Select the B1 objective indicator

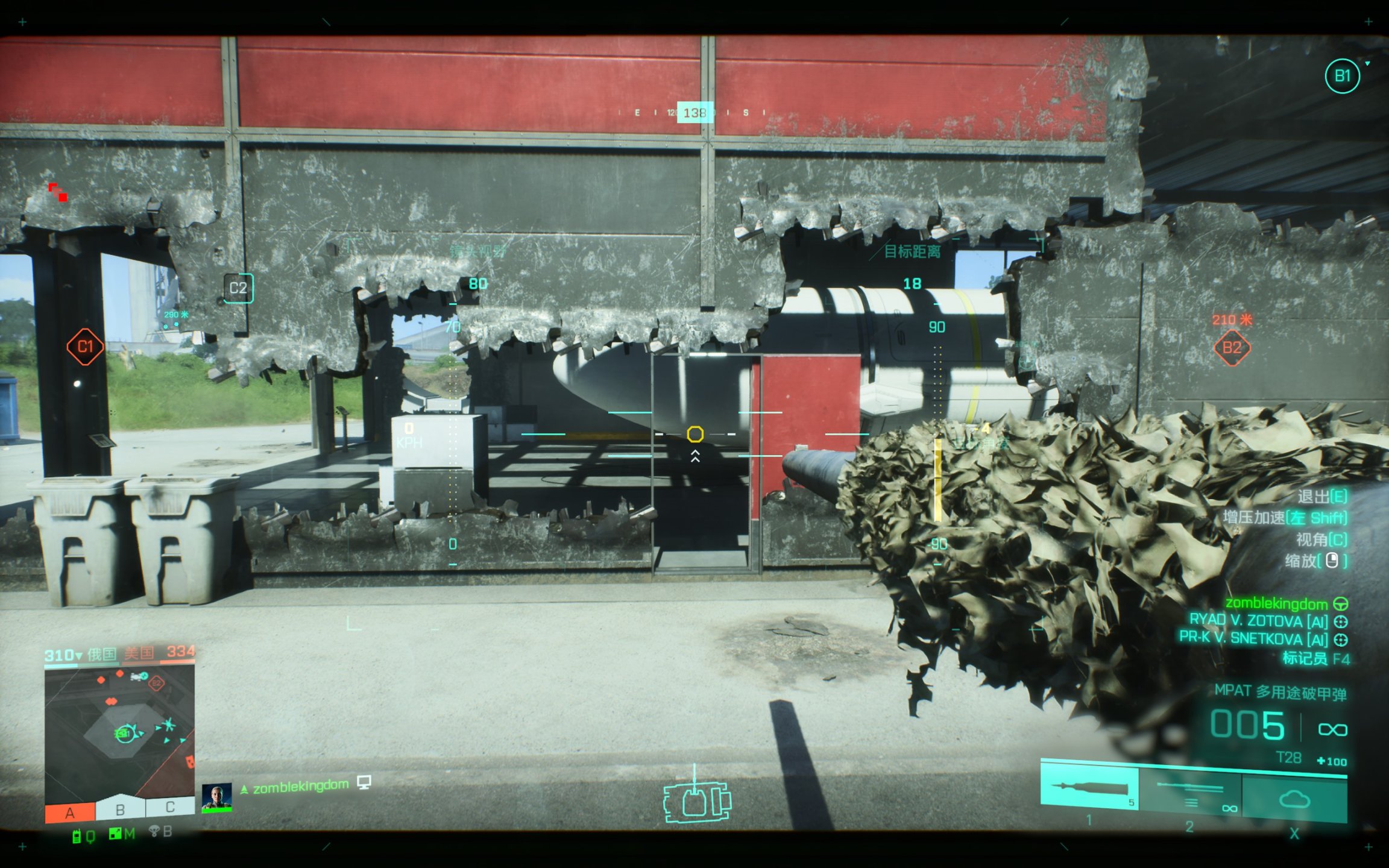pos(1342,76)
